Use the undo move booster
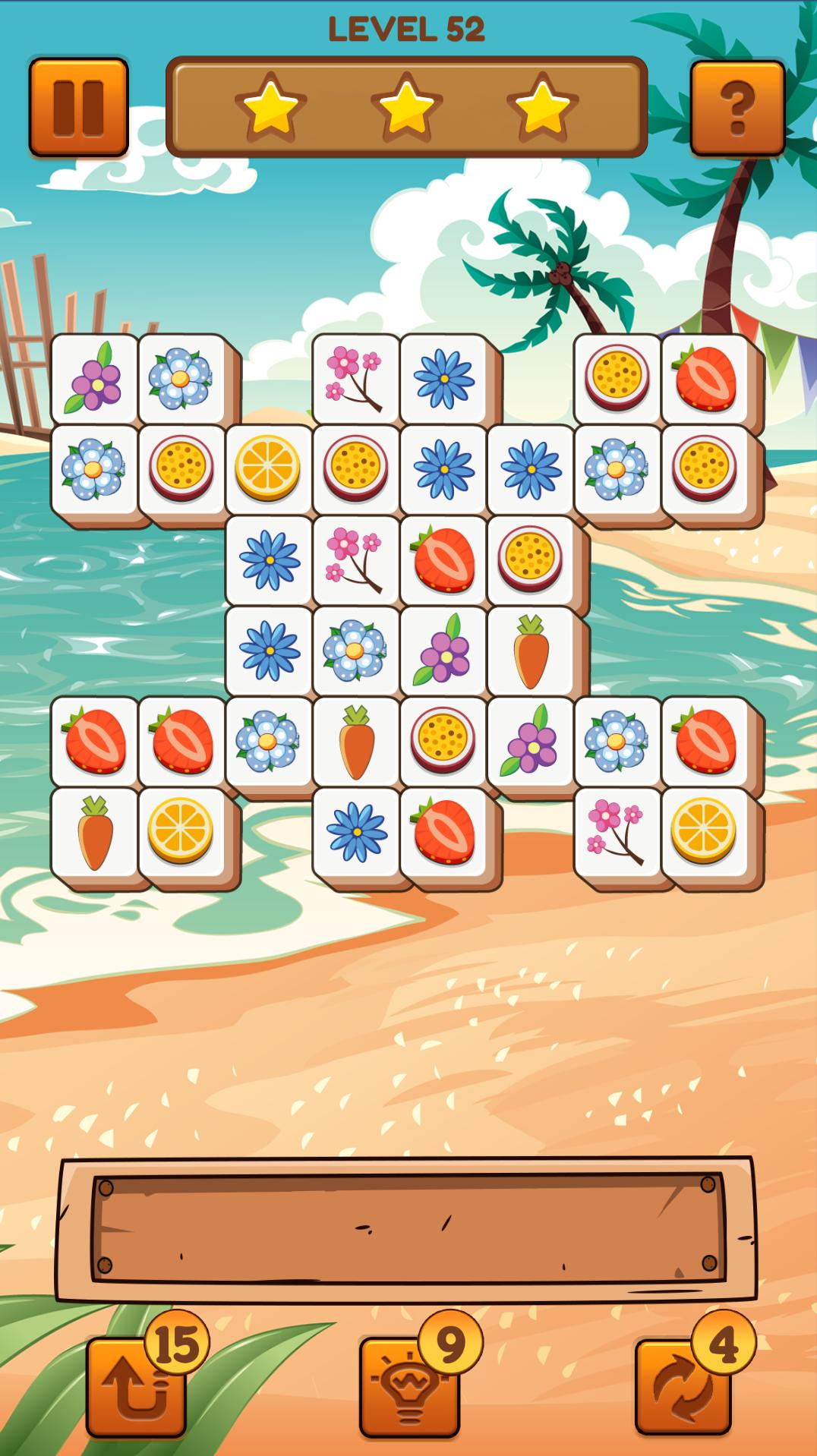817x1456 pixels. click(x=137, y=1385)
